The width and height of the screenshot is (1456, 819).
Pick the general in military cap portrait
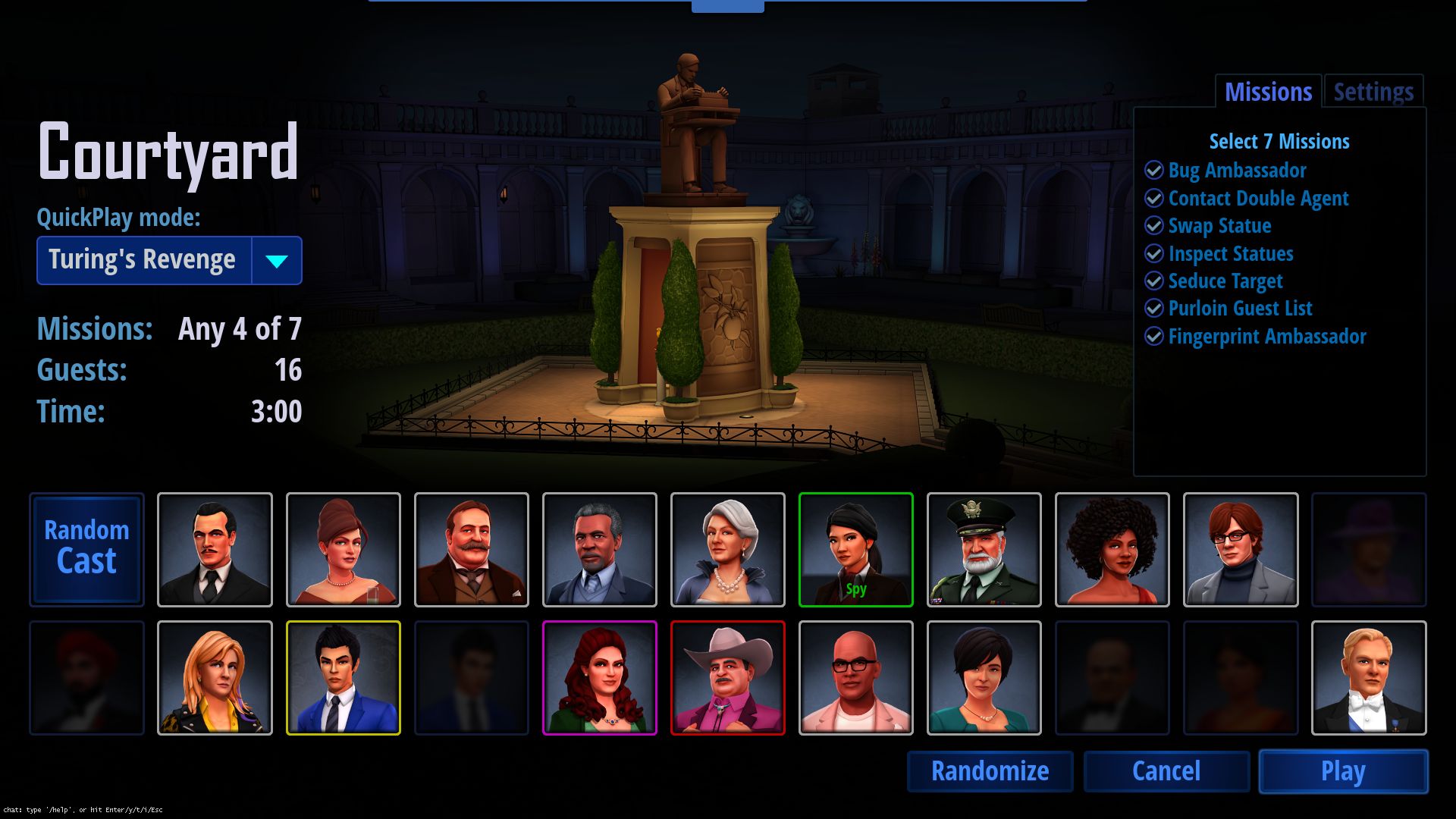coord(984,549)
